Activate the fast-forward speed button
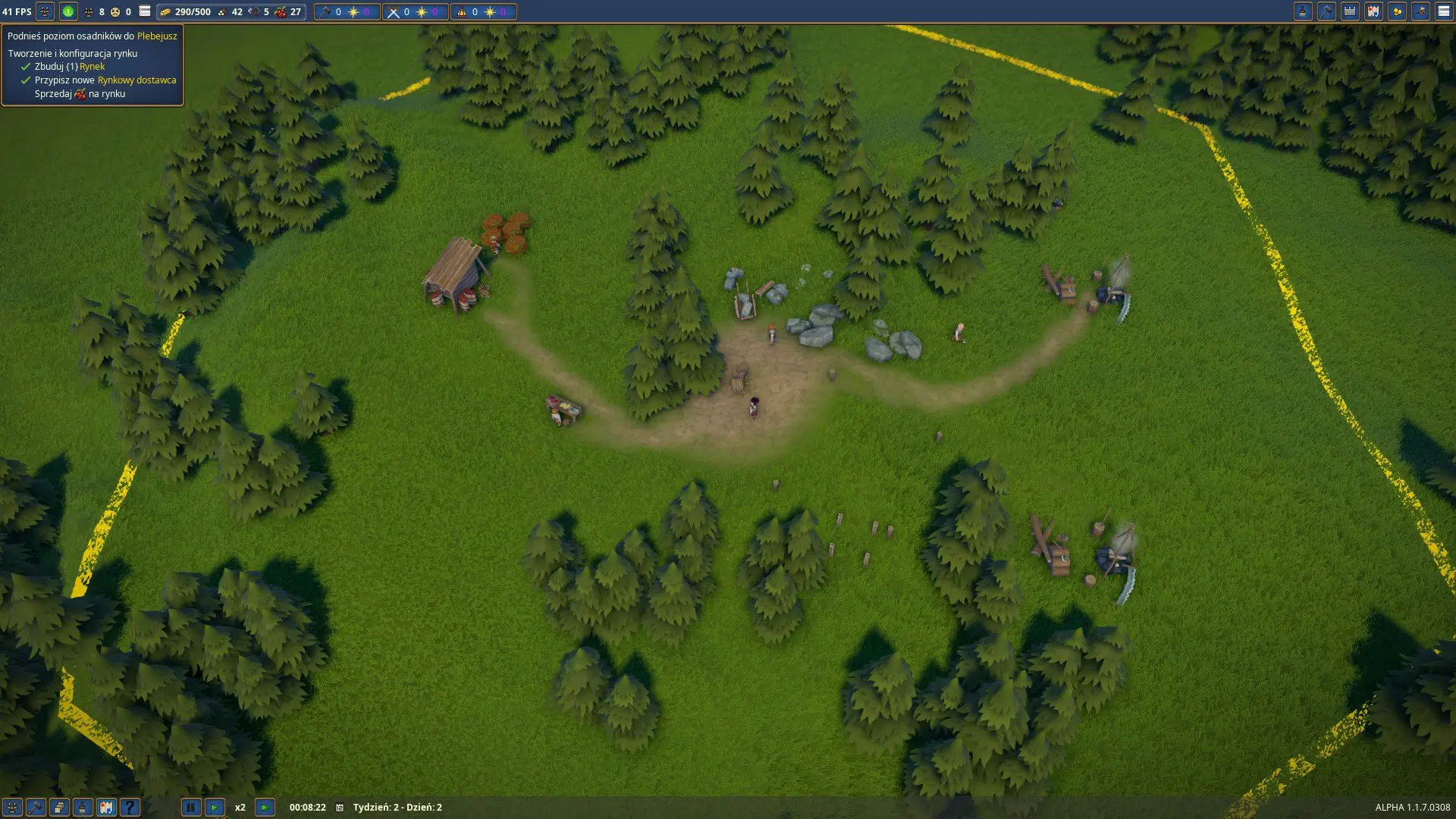This screenshot has height=819, width=1456. coord(265,808)
